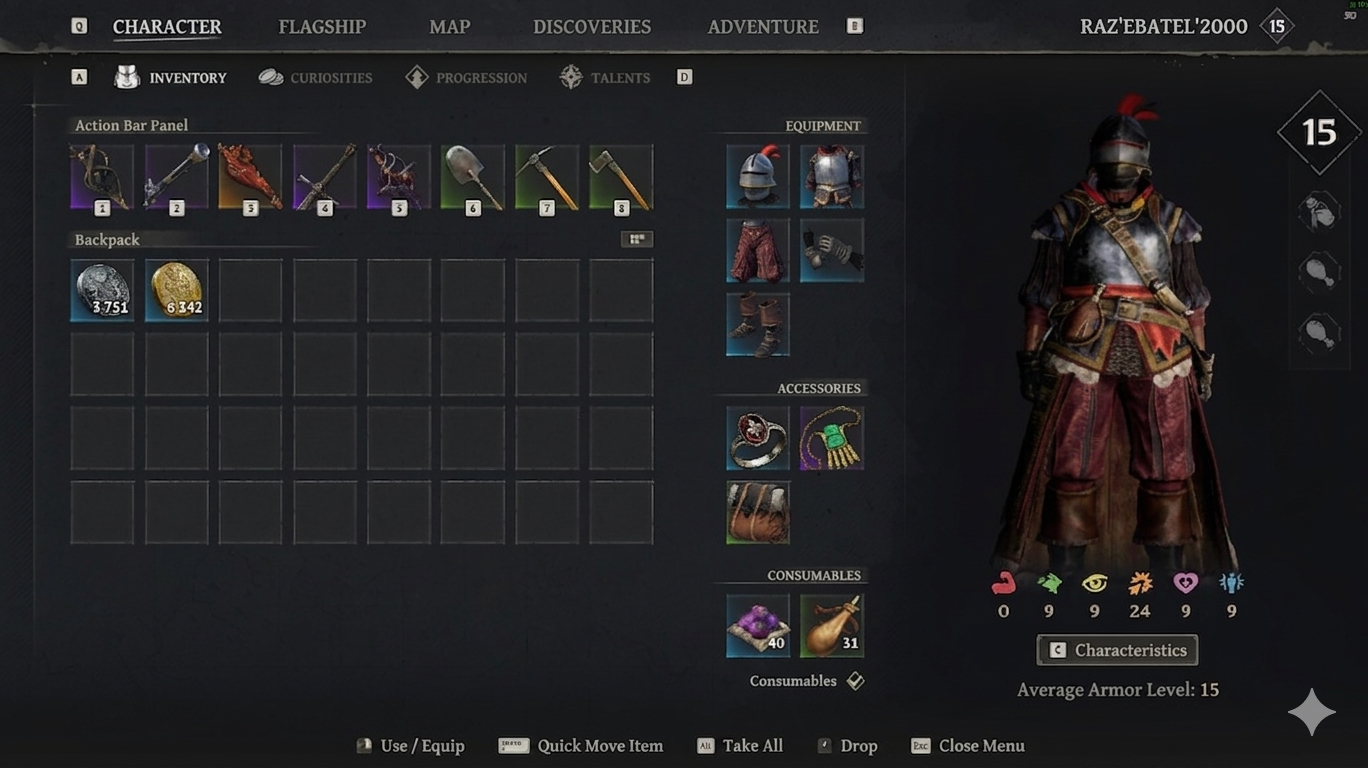This screenshot has width=1368, height=768.
Task: Select the silver coins stack in backpack
Action: pyautogui.click(x=102, y=291)
